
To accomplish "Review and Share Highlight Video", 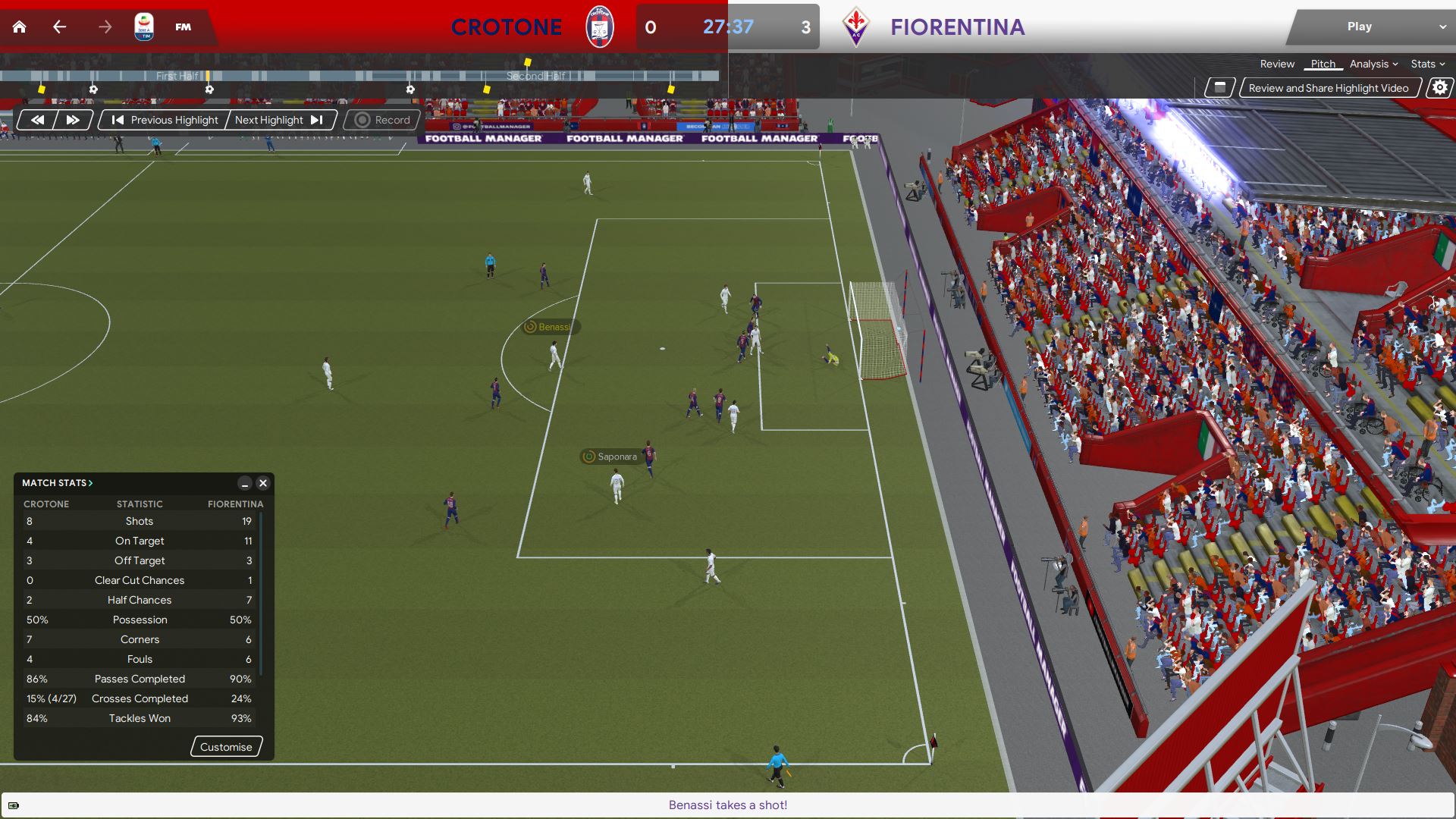I will 1329,88.
